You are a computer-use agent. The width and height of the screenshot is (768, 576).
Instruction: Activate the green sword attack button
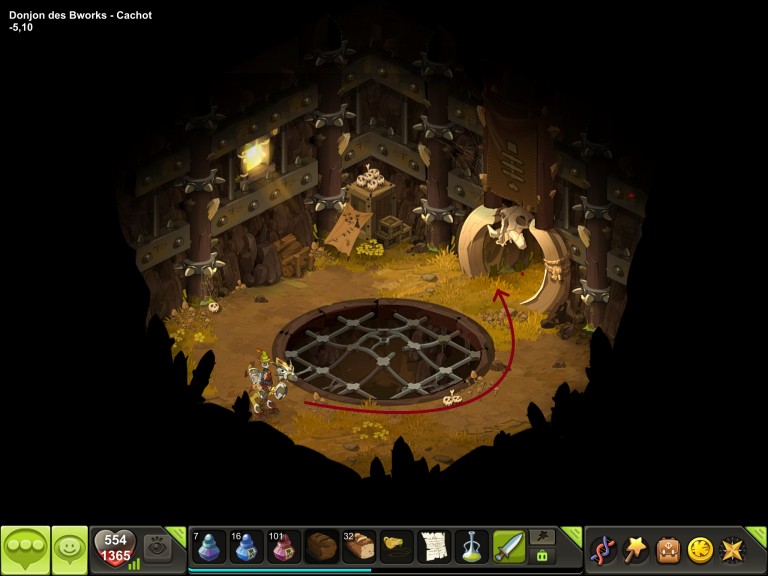pos(509,547)
